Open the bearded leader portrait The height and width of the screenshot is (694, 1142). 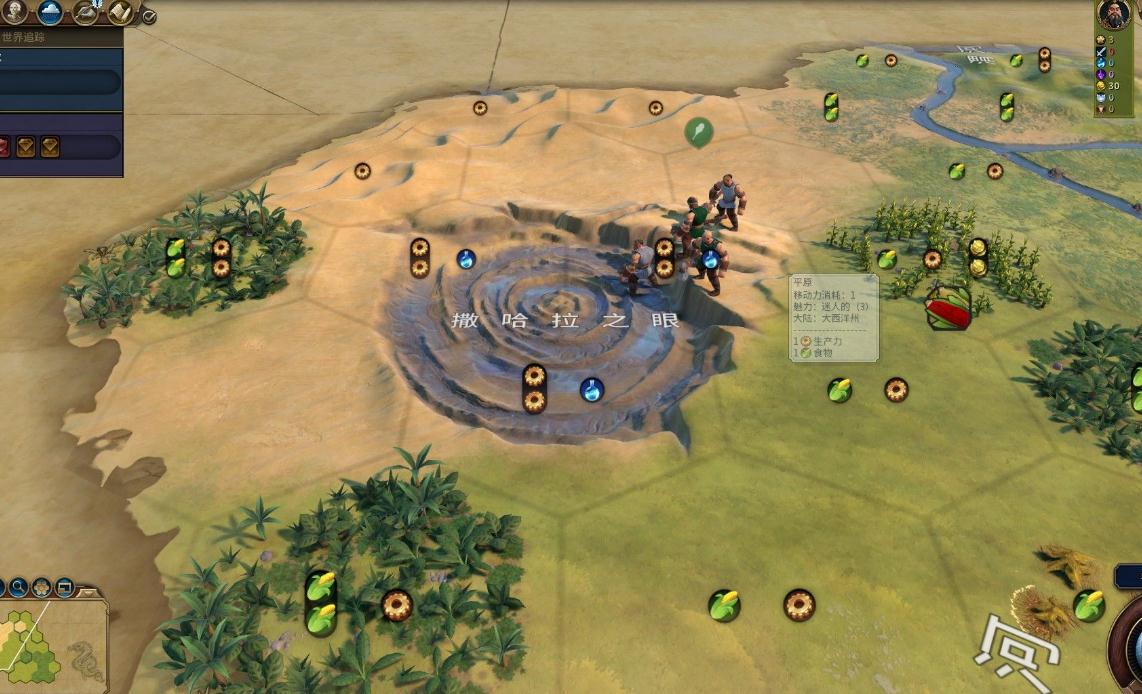(1113, 14)
